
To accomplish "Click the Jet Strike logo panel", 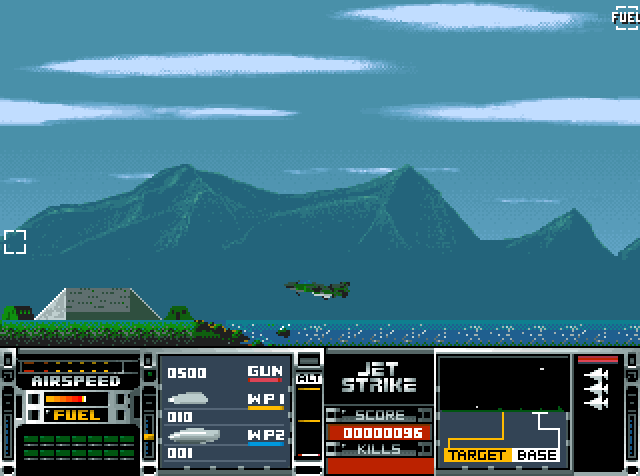I will (x=379, y=376).
